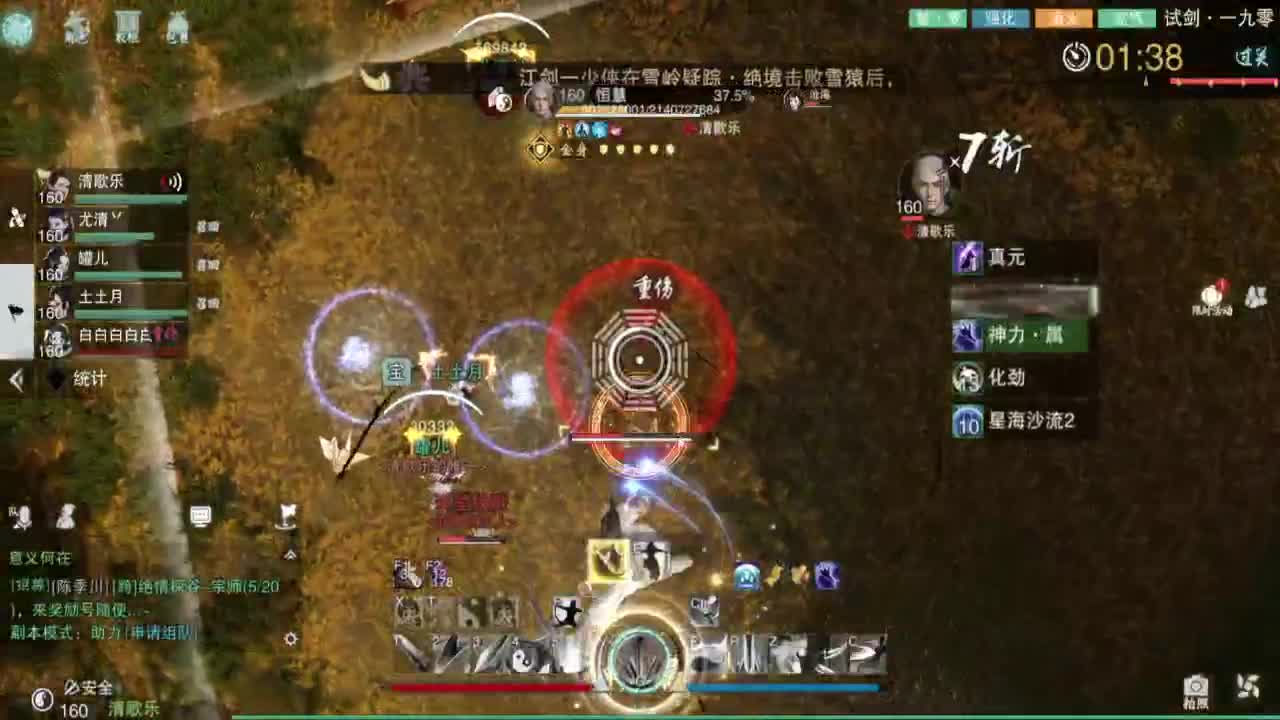Collapse the side panel using the left-pointing arrow
Viewport: 1280px width, 720px height.
click(x=14, y=379)
